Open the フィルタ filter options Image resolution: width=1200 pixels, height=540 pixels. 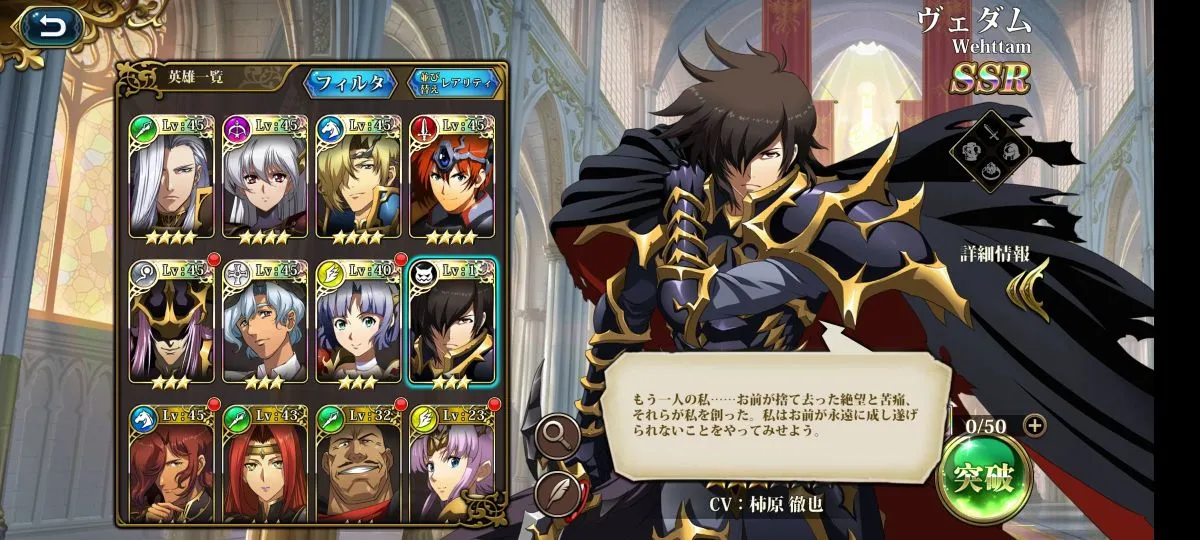point(350,83)
